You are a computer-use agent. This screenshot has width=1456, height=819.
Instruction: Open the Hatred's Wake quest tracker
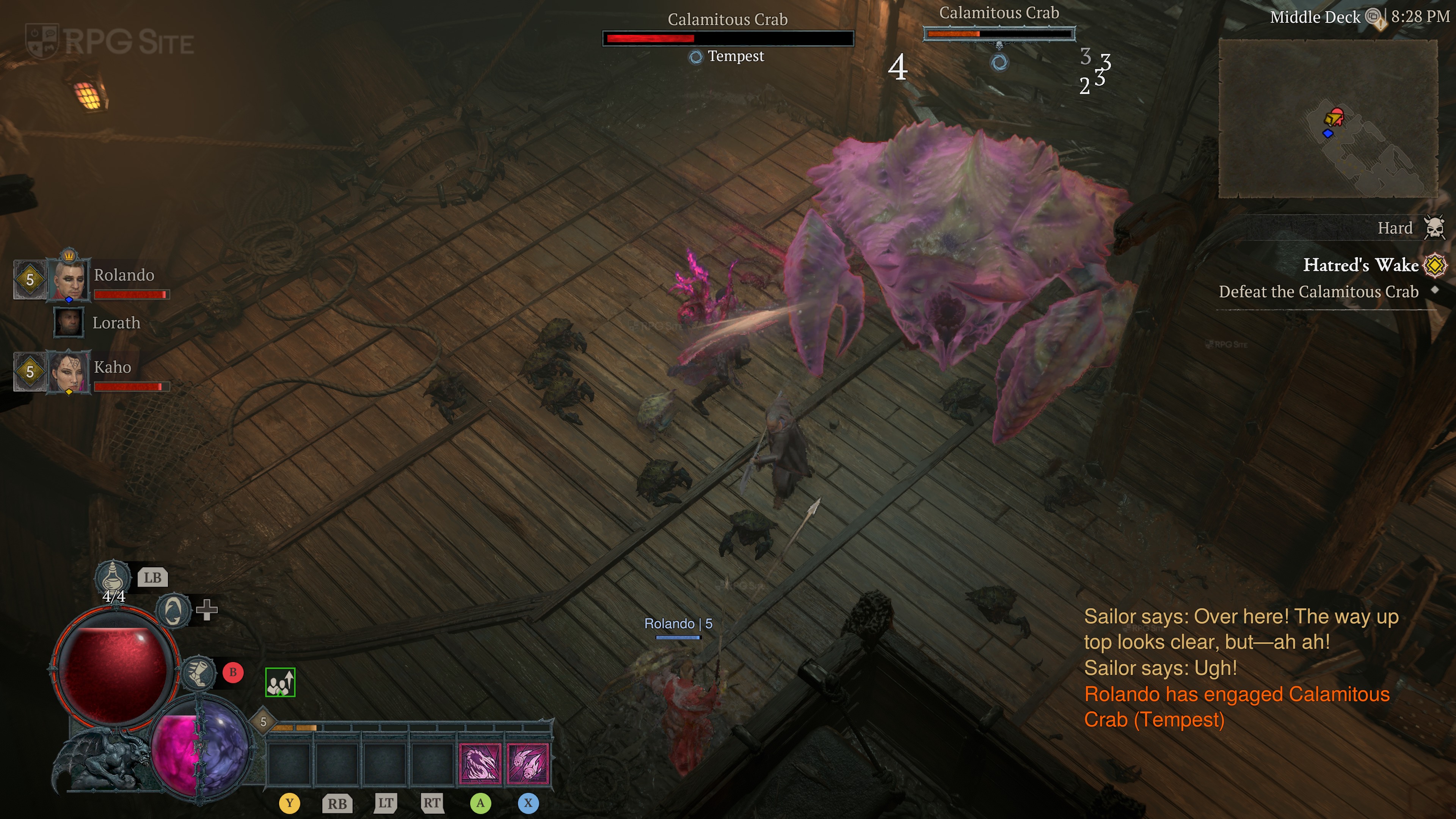1360,265
